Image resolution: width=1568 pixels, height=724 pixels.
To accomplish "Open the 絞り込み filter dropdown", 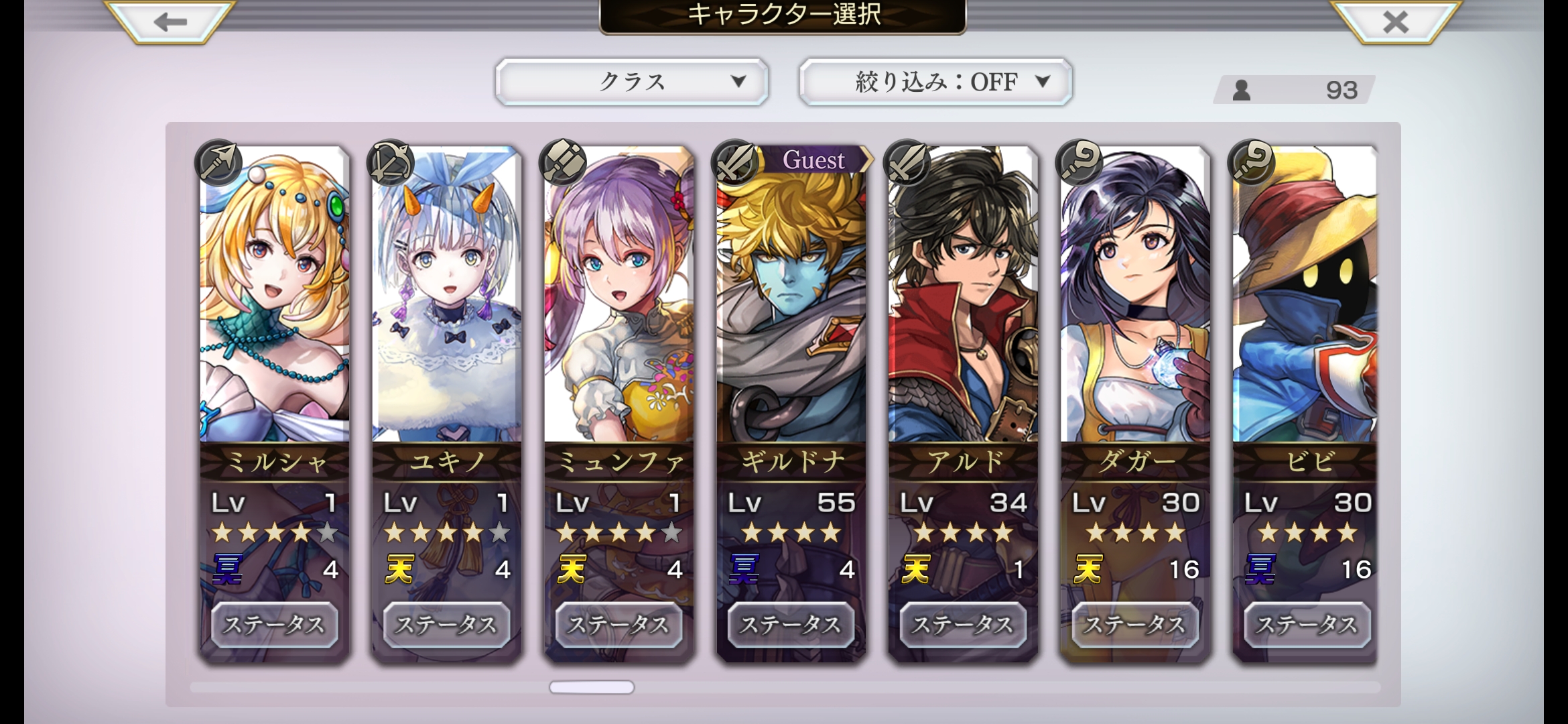I will point(935,82).
